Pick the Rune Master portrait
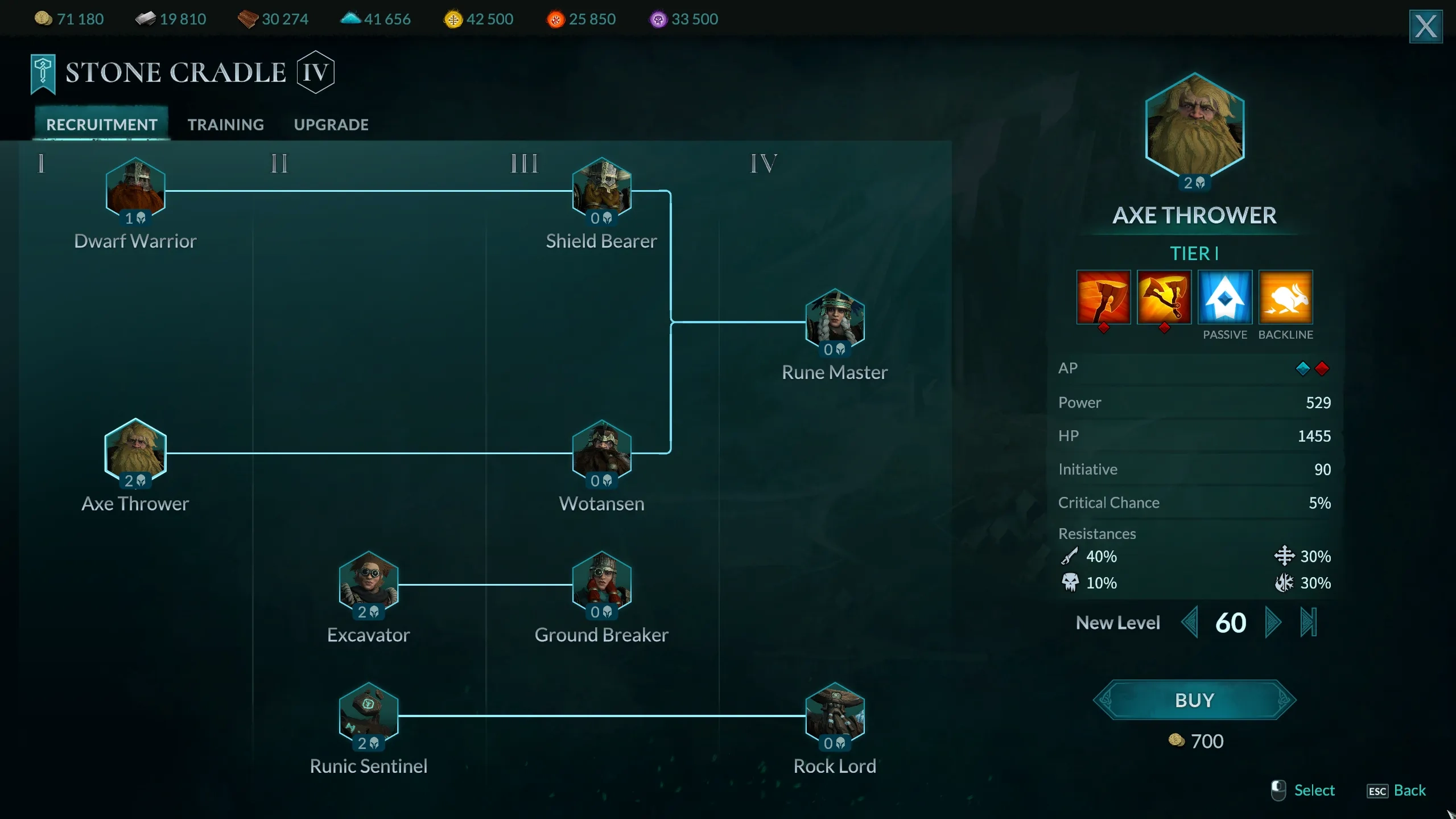Image resolution: width=1456 pixels, height=819 pixels. [835, 319]
